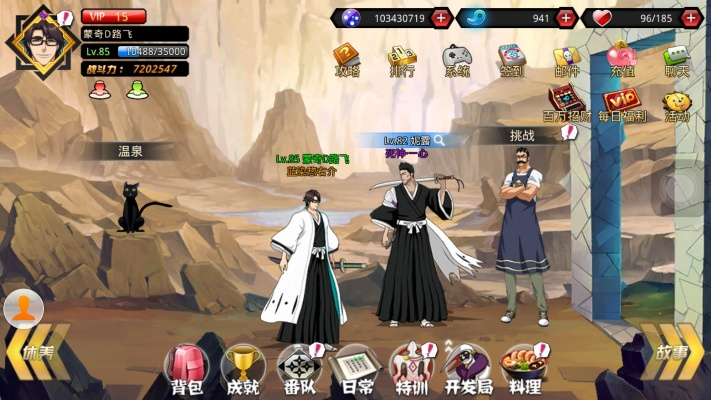Open the 背包 backpack

click(185, 368)
